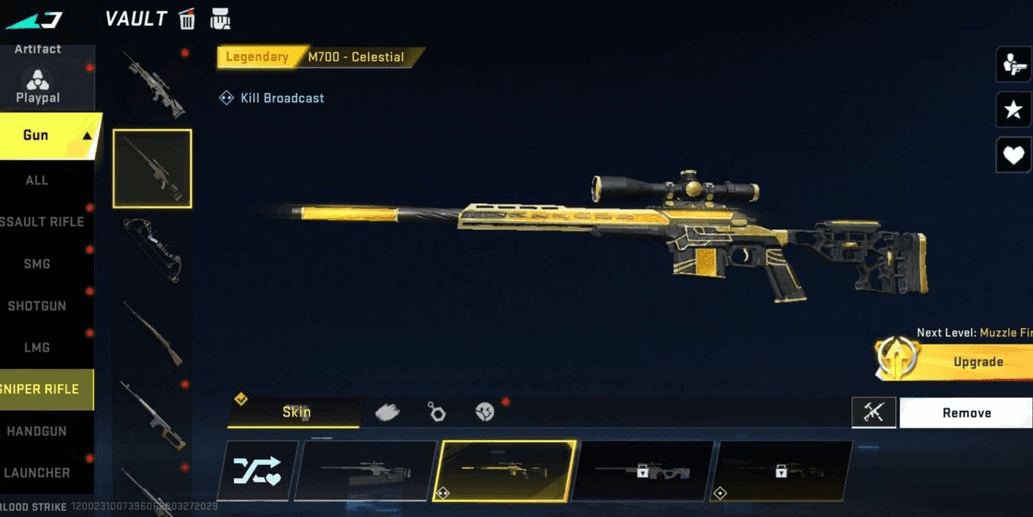
Task: Open the trash can icon beside VAULT
Action: click(187, 19)
